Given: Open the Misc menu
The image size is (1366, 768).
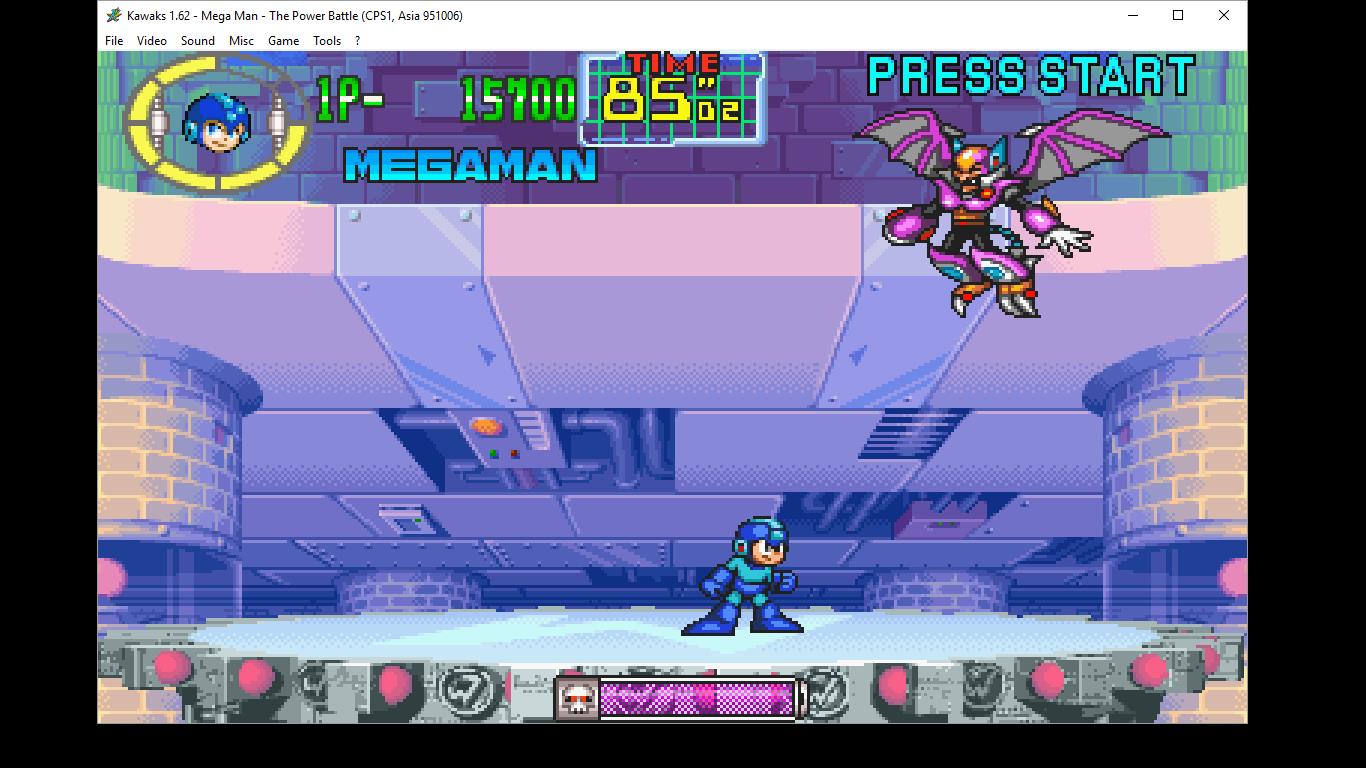Looking at the screenshot, I should click(x=241, y=41).
